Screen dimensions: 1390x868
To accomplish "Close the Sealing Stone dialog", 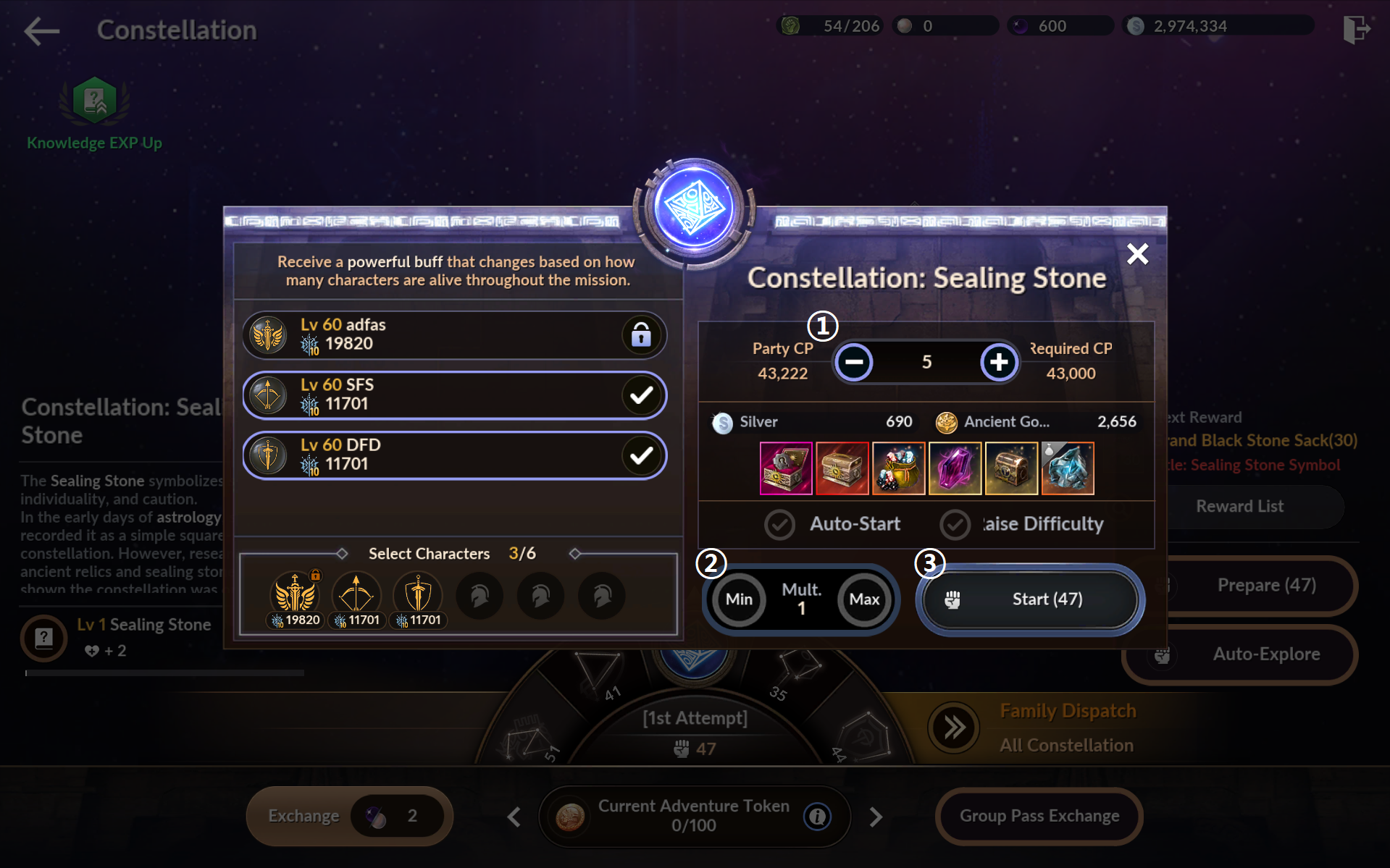I will point(1137,254).
